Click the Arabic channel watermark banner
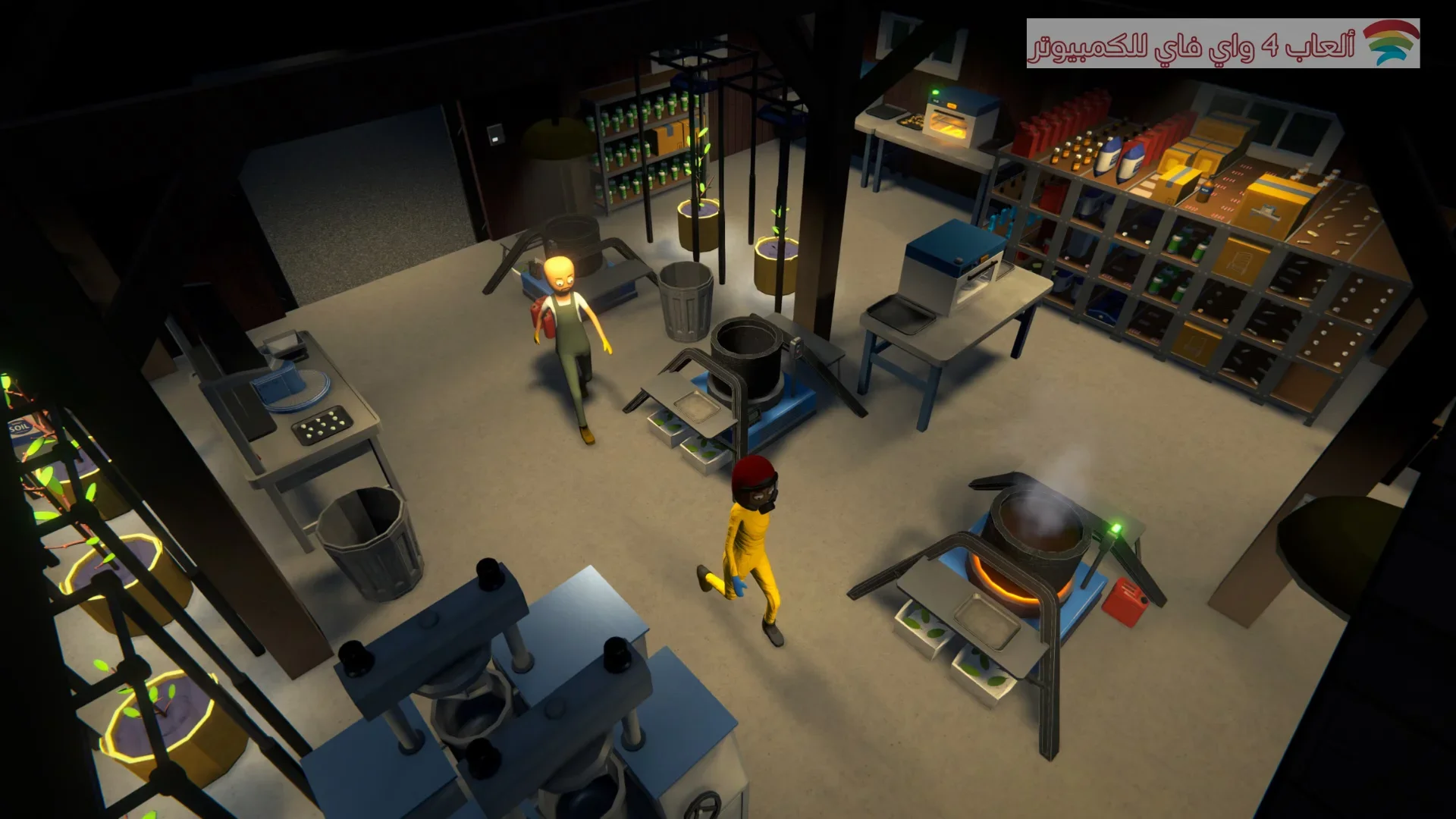 (1222, 44)
